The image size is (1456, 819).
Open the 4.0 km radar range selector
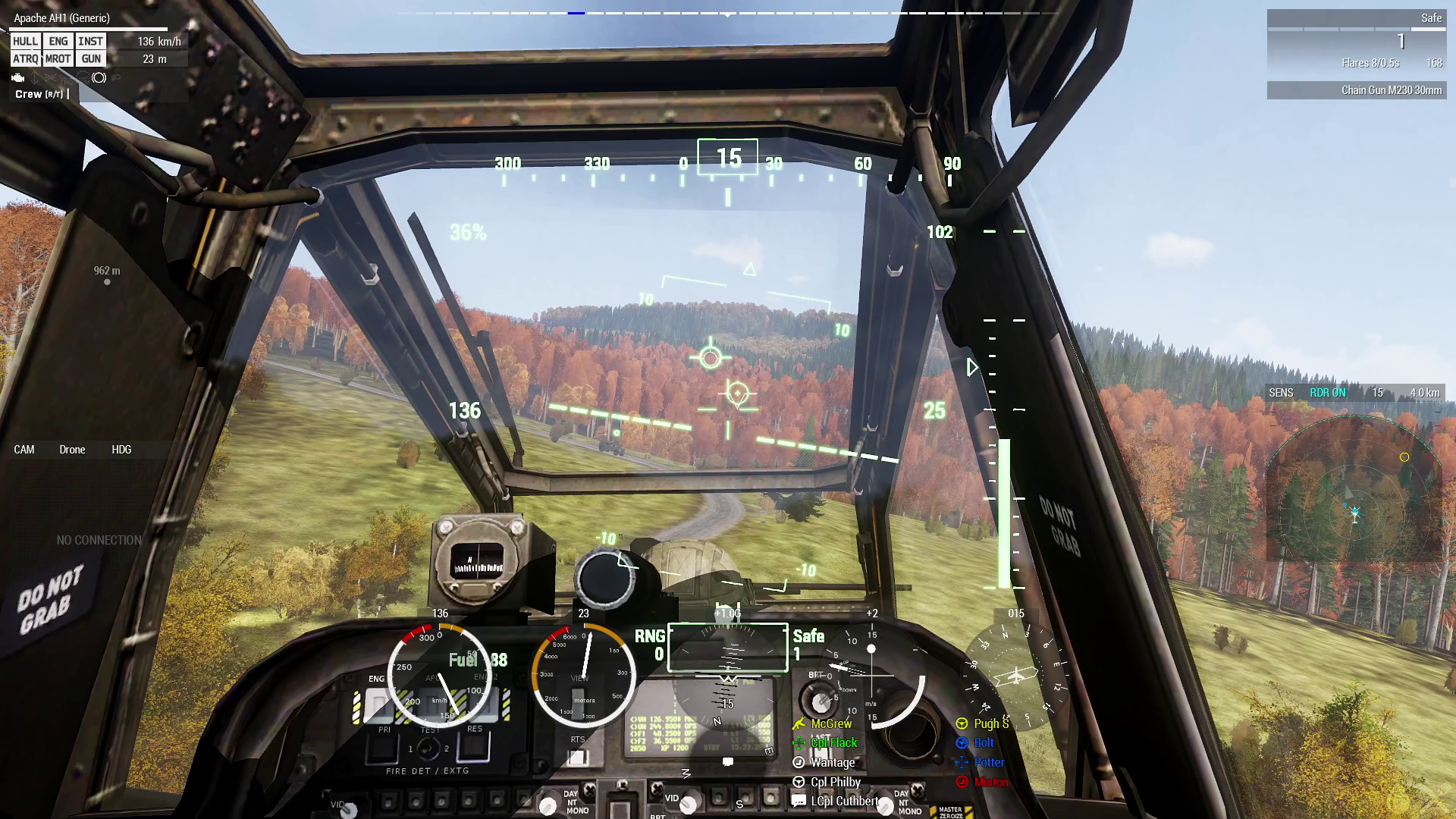tap(1423, 393)
